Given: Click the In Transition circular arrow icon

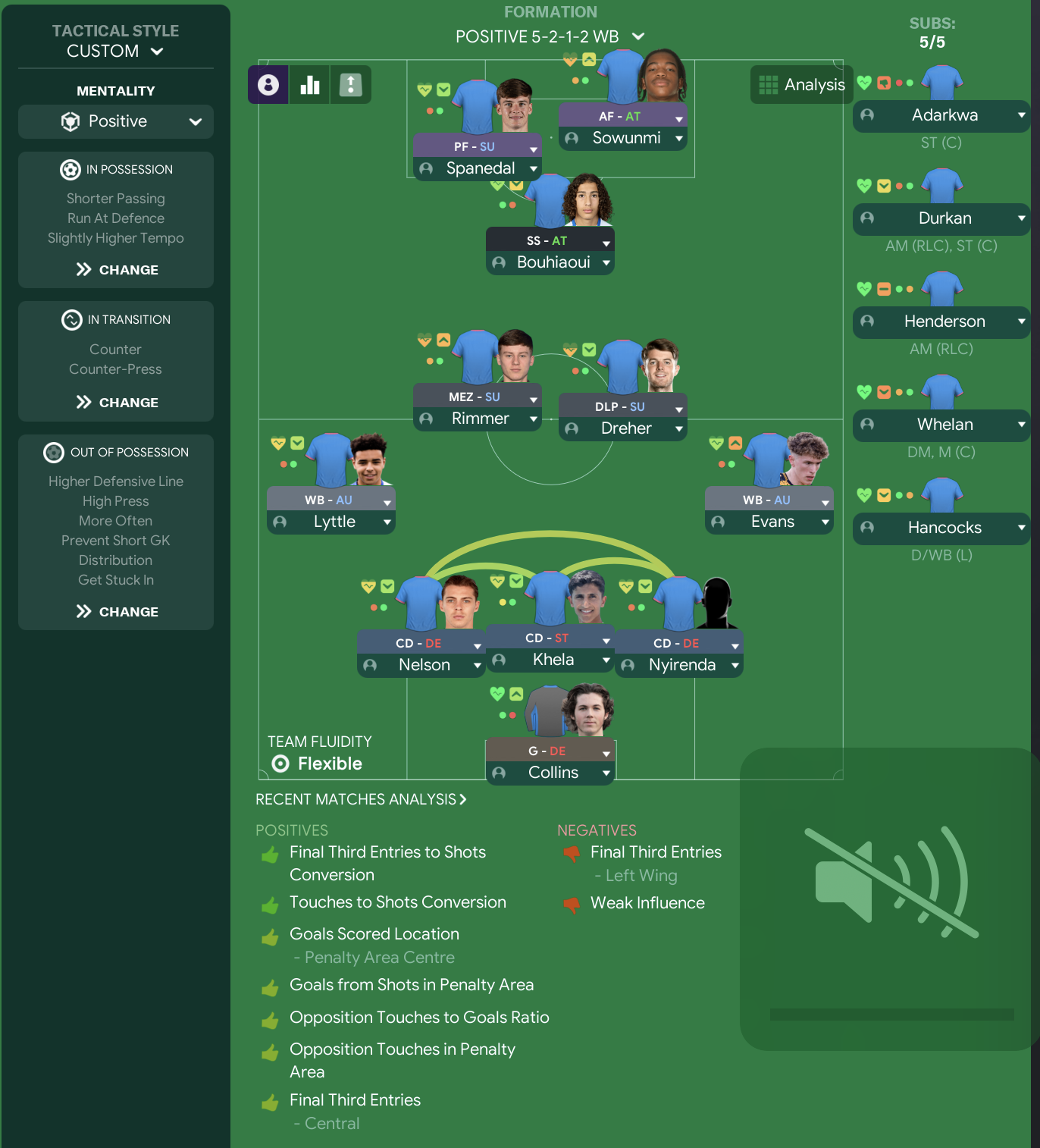Looking at the screenshot, I should tap(72, 319).
